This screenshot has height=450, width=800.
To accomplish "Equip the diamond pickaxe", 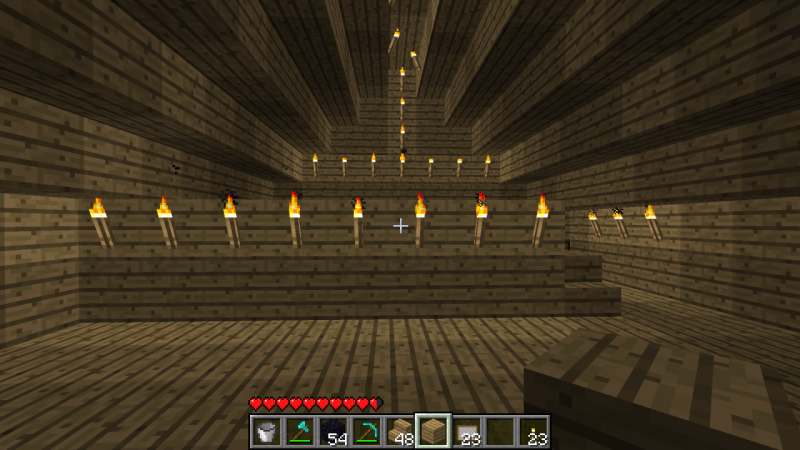I will (366, 431).
